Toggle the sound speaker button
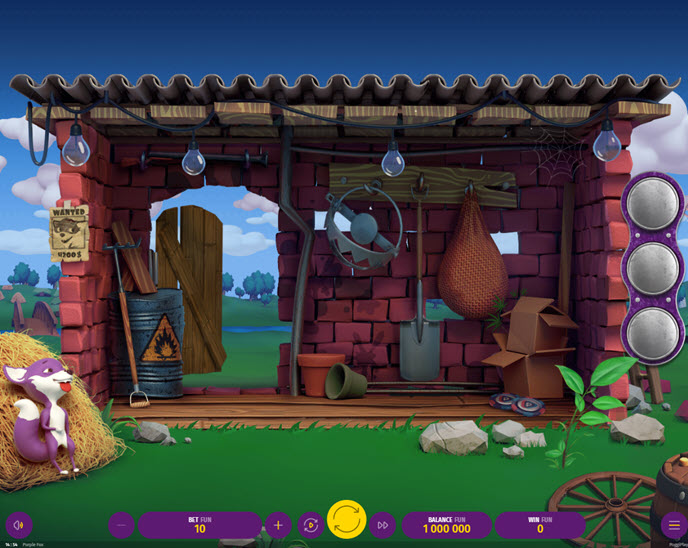The width and height of the screenshot is (688, 548). pos(19,525)
